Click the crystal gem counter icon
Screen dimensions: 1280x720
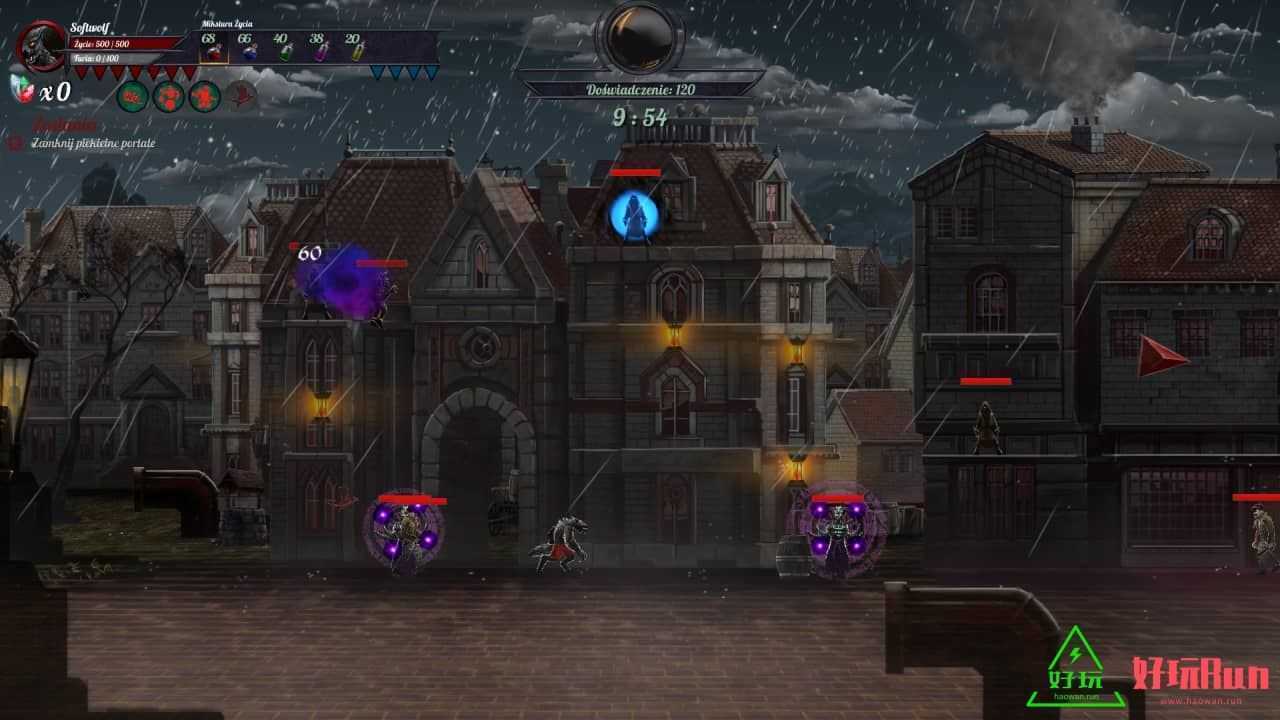22,89
